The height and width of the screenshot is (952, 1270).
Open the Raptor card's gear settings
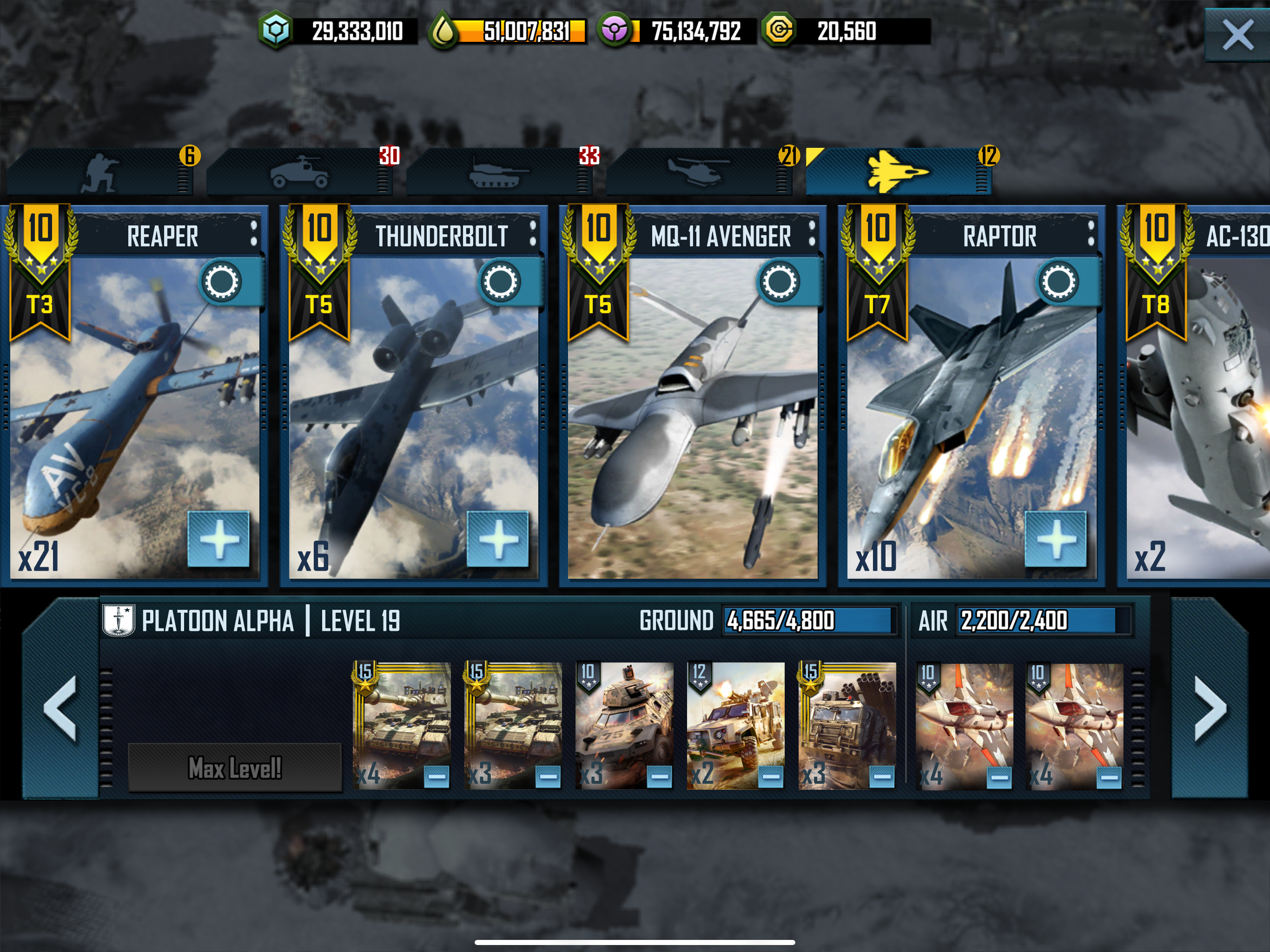tap(1058, 282)
